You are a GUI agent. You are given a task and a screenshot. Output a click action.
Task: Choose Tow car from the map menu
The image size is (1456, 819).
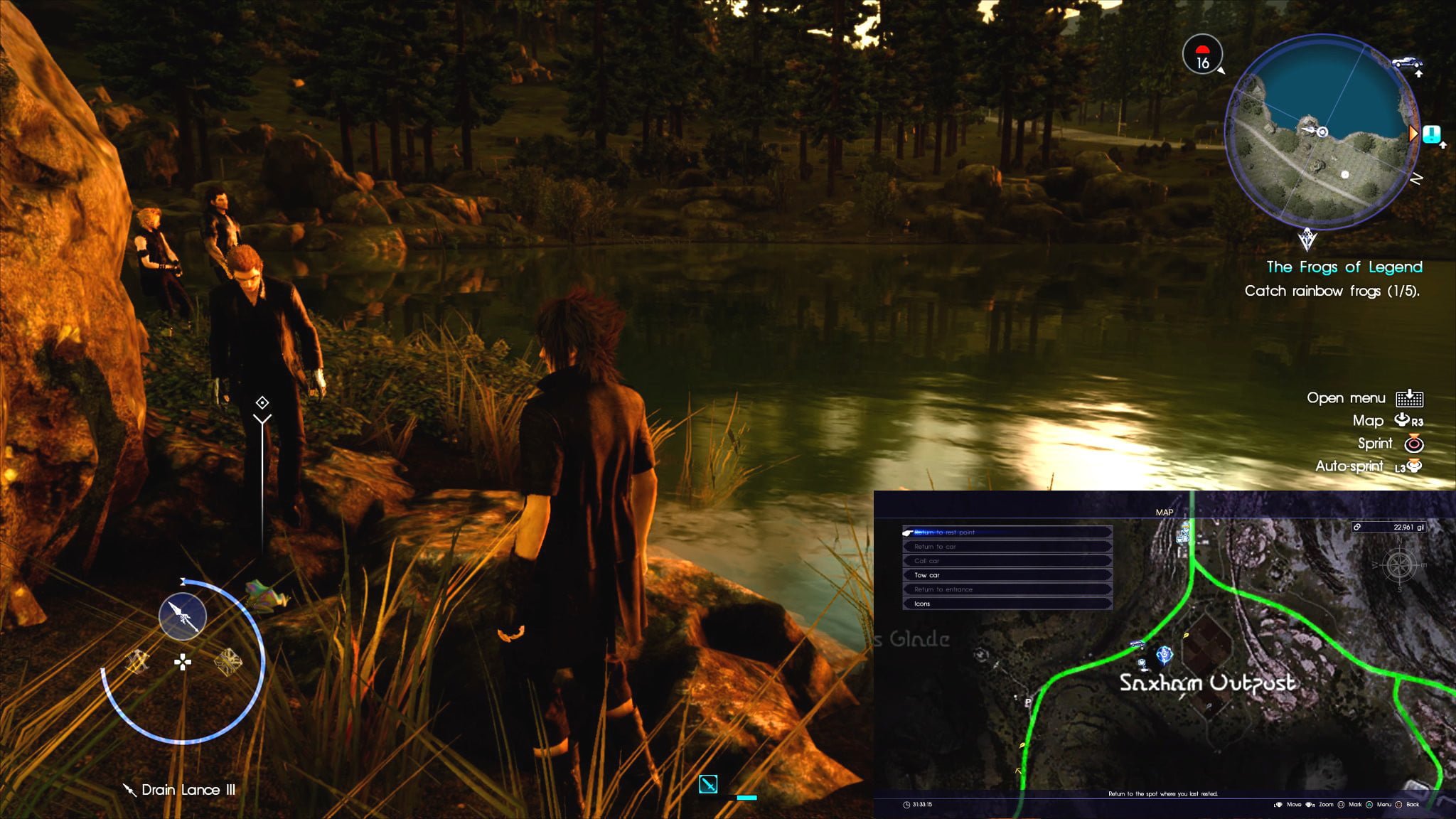pos(1007,575)
